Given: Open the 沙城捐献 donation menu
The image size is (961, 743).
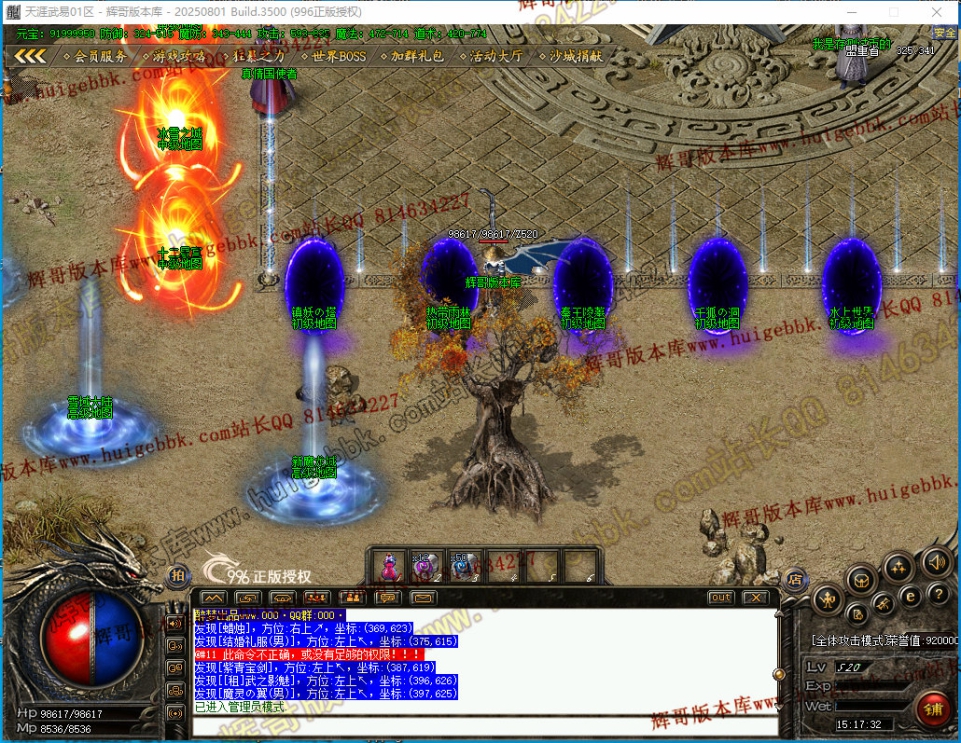Looking at the screenshot, I should [575, 57].
